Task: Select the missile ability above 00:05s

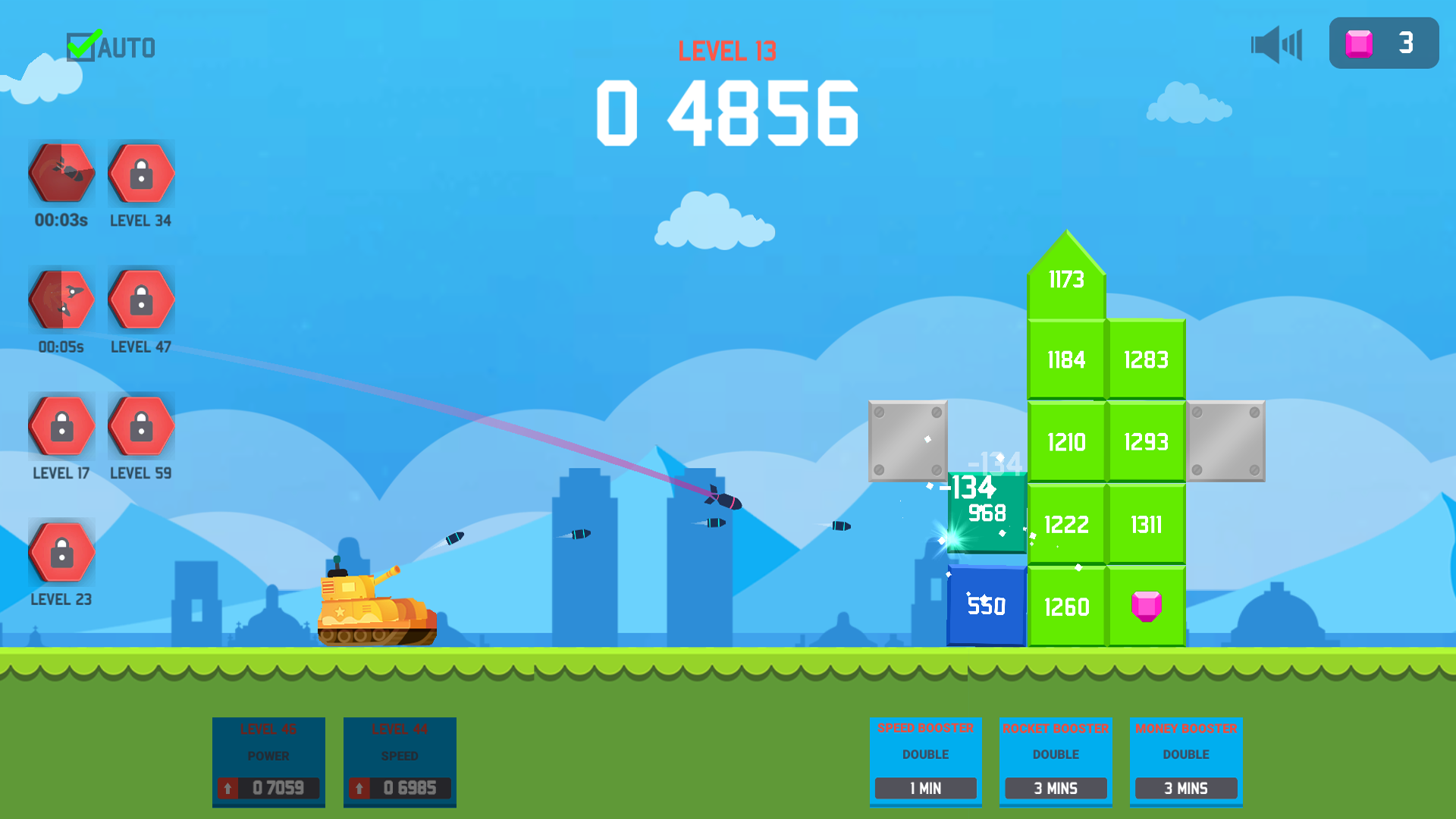Action: coord(61,299)
